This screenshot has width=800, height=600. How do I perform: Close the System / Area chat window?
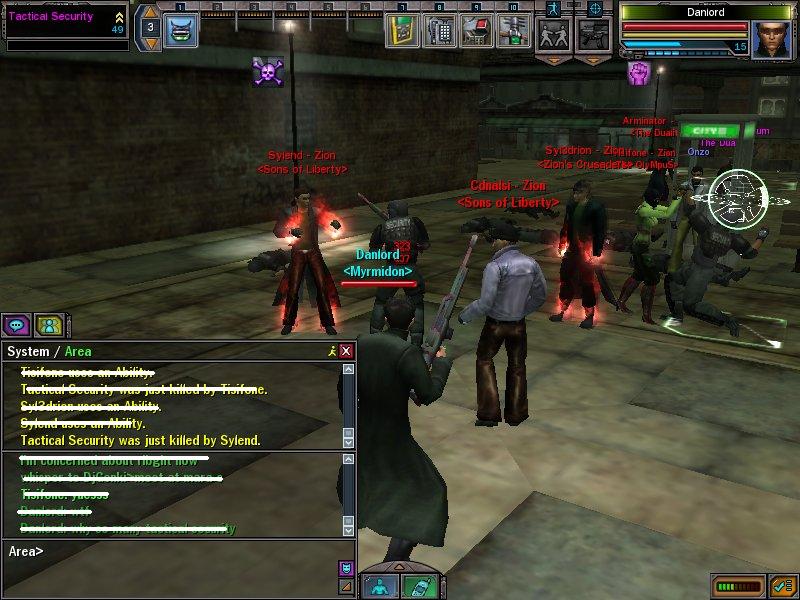[346, 351]
